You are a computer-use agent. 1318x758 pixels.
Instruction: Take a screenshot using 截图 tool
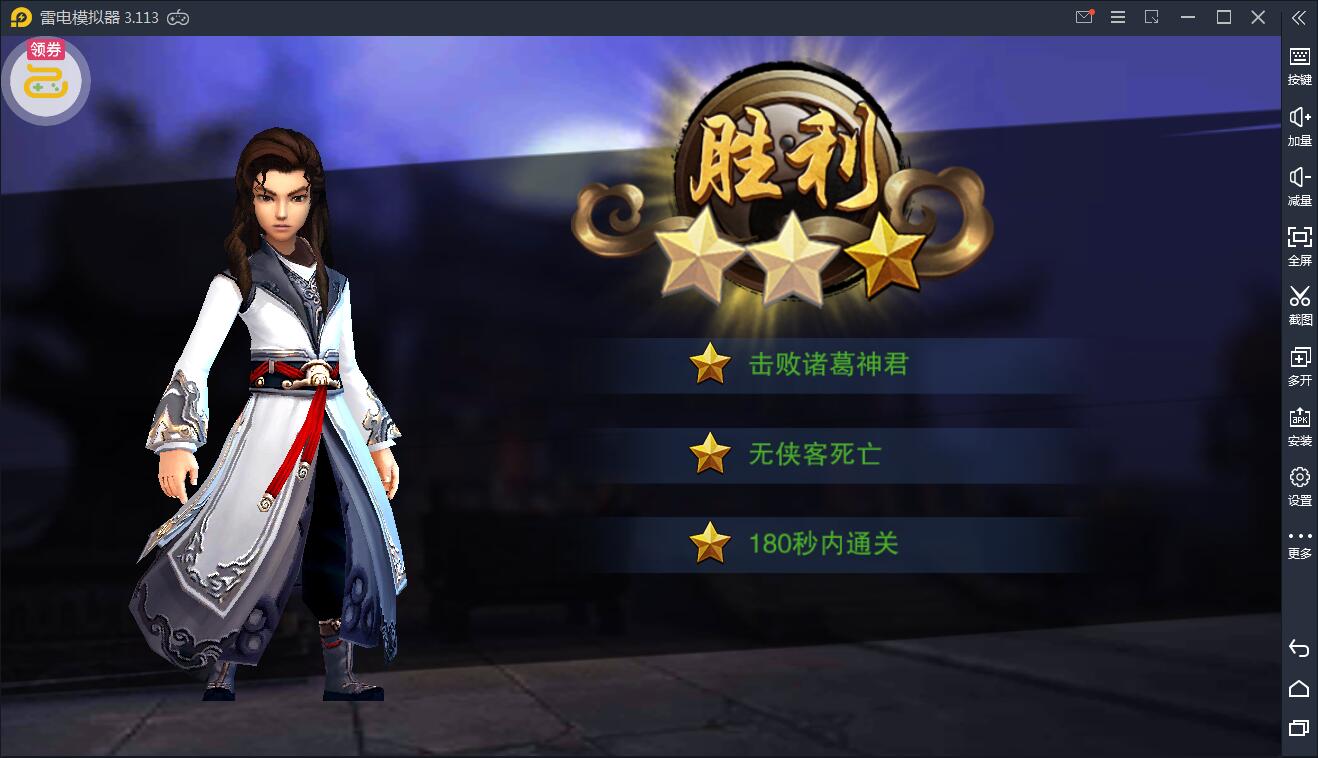[x=1299, y=308]
